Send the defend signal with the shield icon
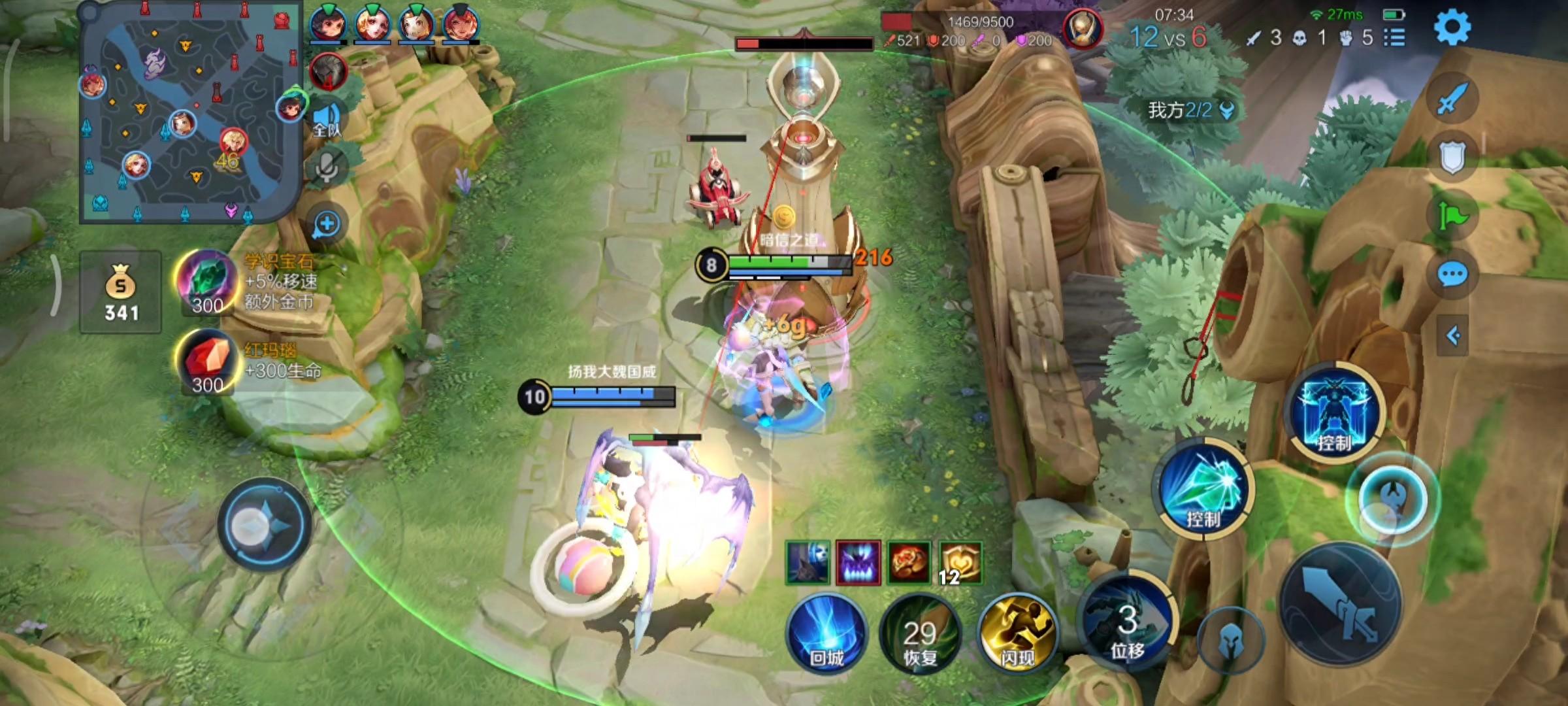This screenshot has height=706, width=1568. [1452, 157]
